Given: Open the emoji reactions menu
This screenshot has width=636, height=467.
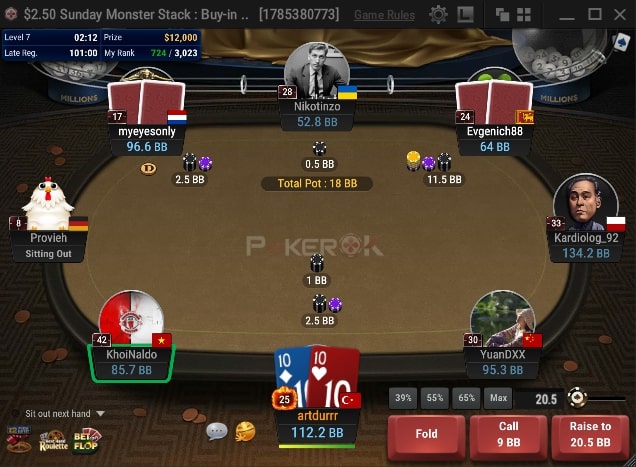Looking at the screenshot, I should [245, 431].
